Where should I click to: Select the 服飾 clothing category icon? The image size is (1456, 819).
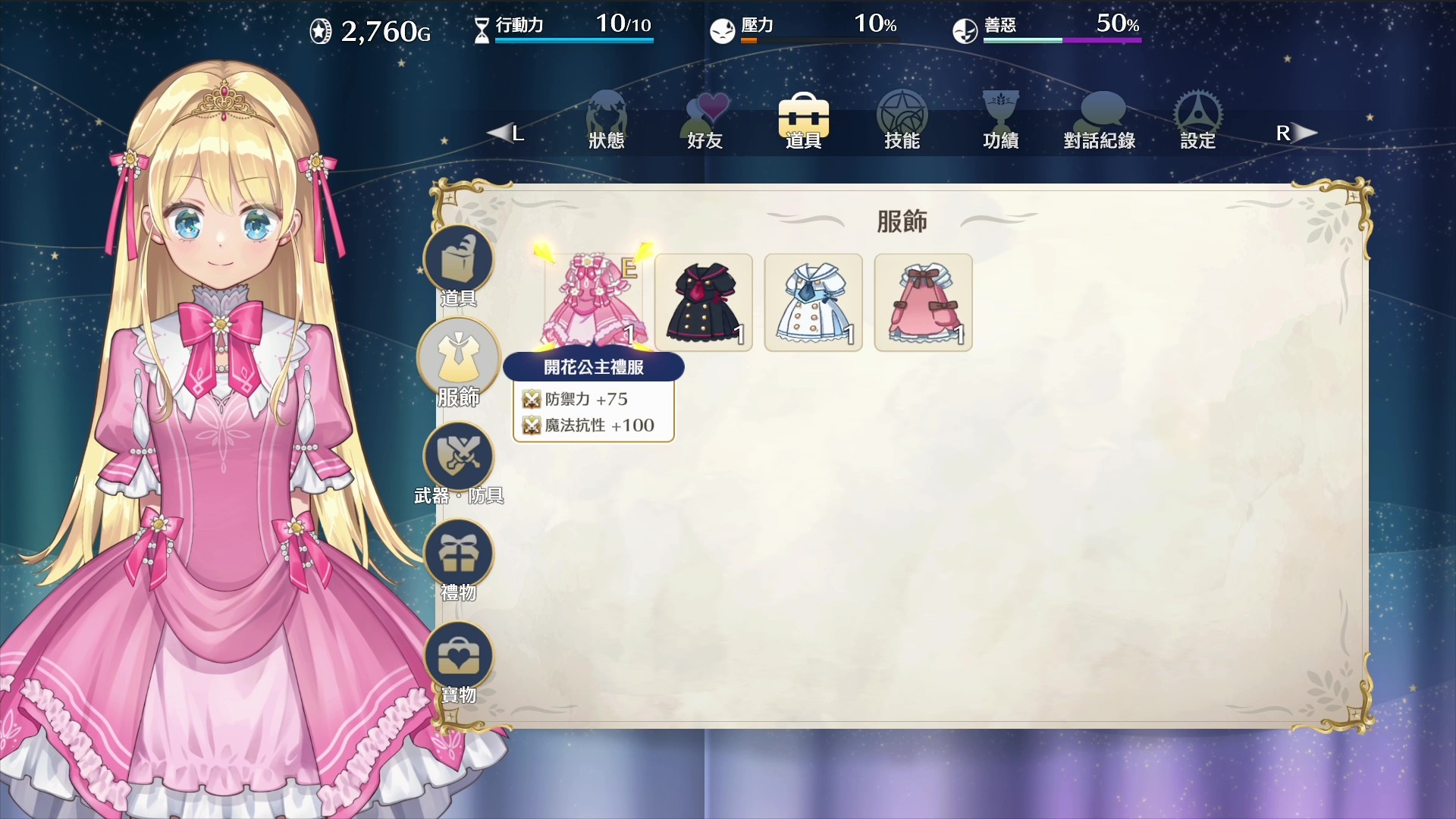pyautogui.click(x=459, y=358)
